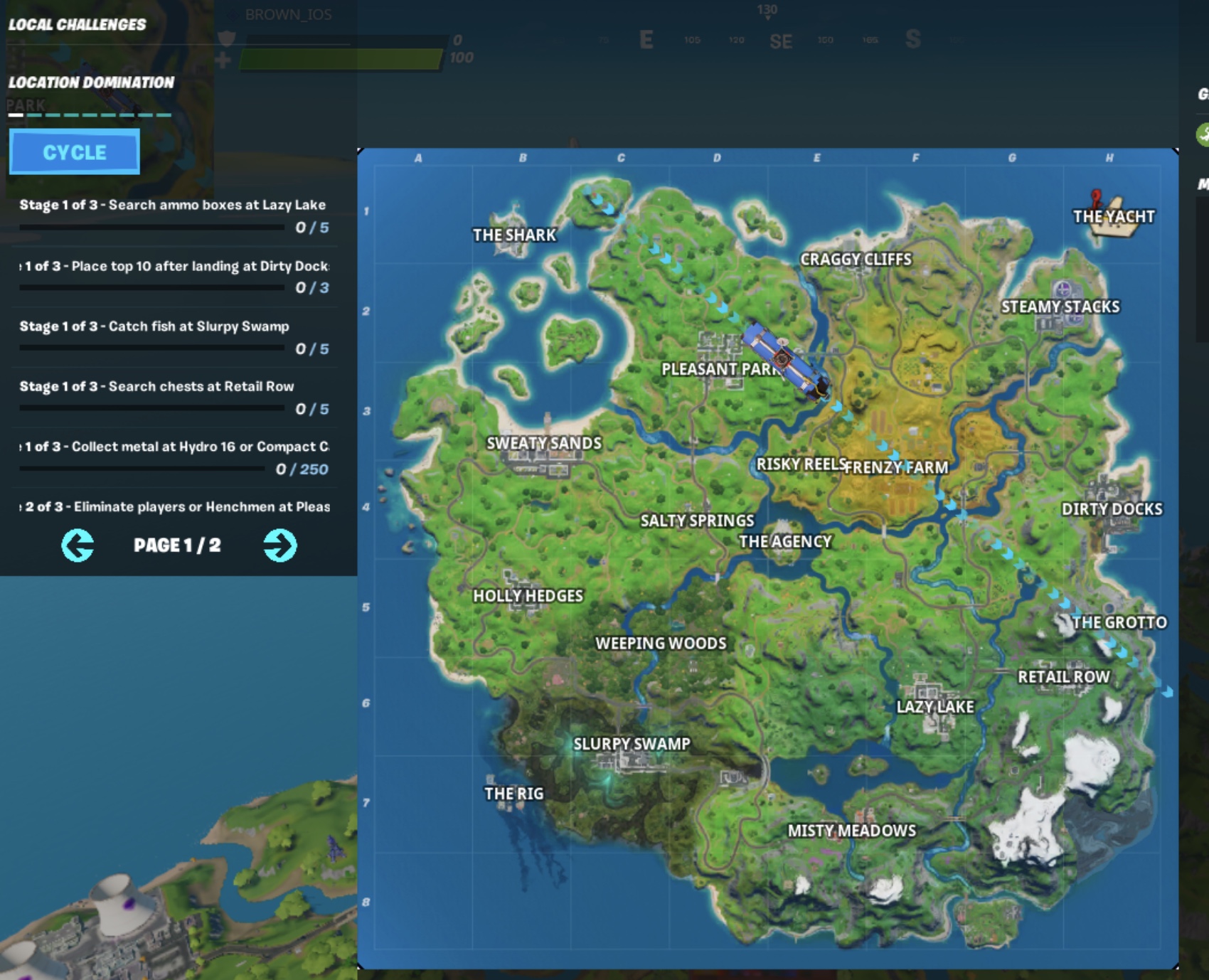This screenshot has width=1209, height=980.
Task: Click the CYCLE button
Action: 75,152
